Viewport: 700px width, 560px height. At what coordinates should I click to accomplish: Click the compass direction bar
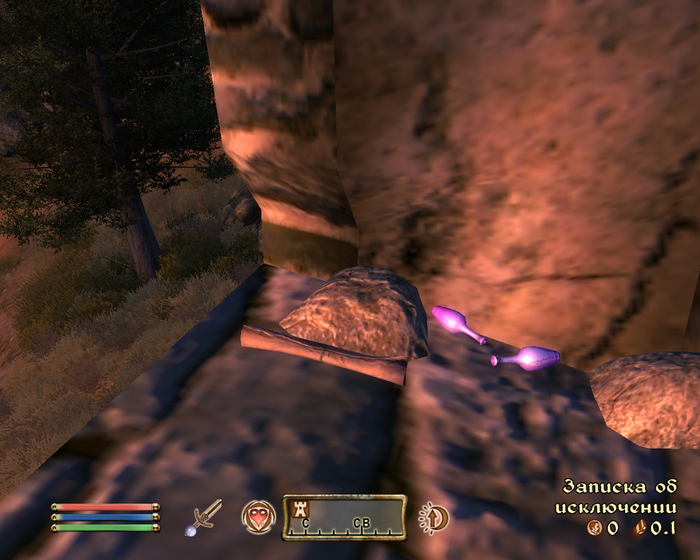coord(344,517)
